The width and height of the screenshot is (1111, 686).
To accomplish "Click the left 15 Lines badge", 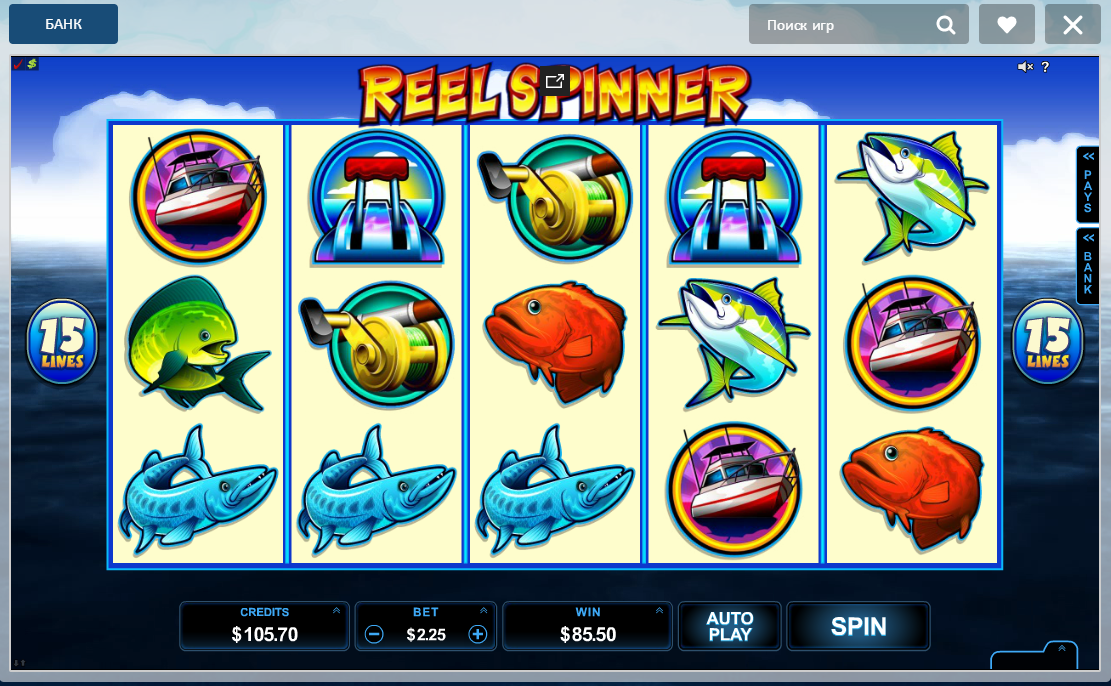I will [62, 342].
